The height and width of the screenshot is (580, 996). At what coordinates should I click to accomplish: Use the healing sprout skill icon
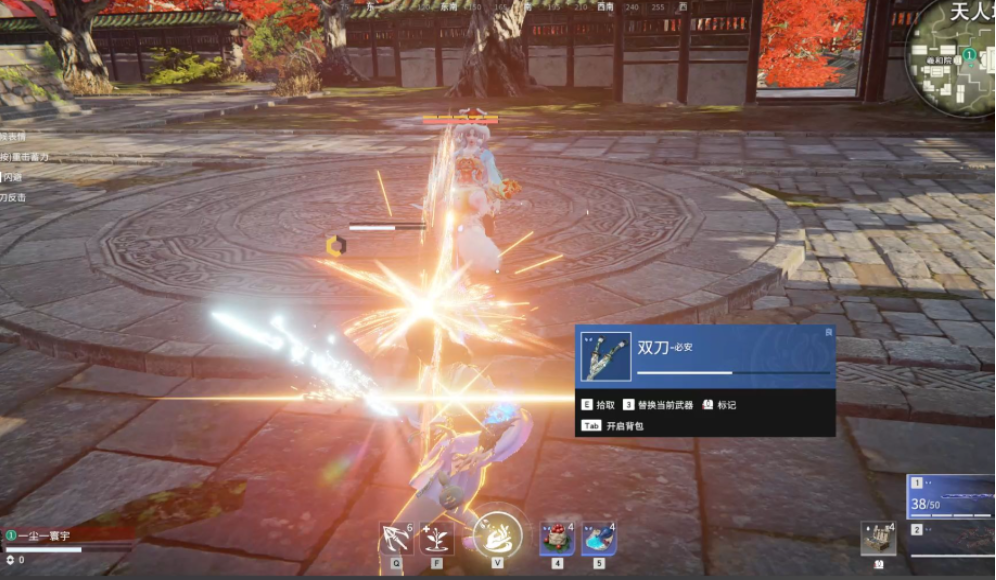click(437, 539)
